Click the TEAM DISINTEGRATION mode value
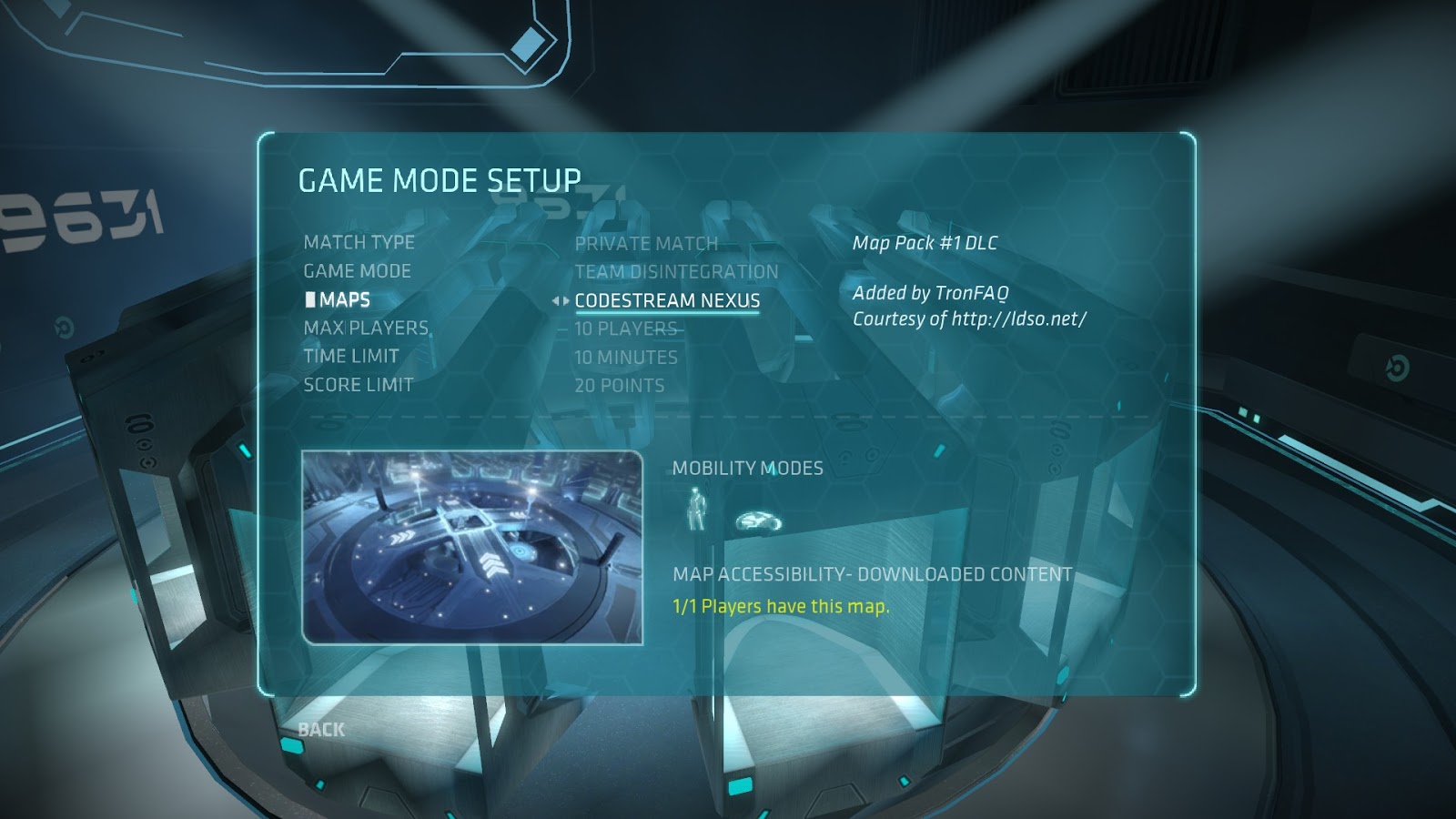The image size is (1456, 819). [x=675, y=271]
